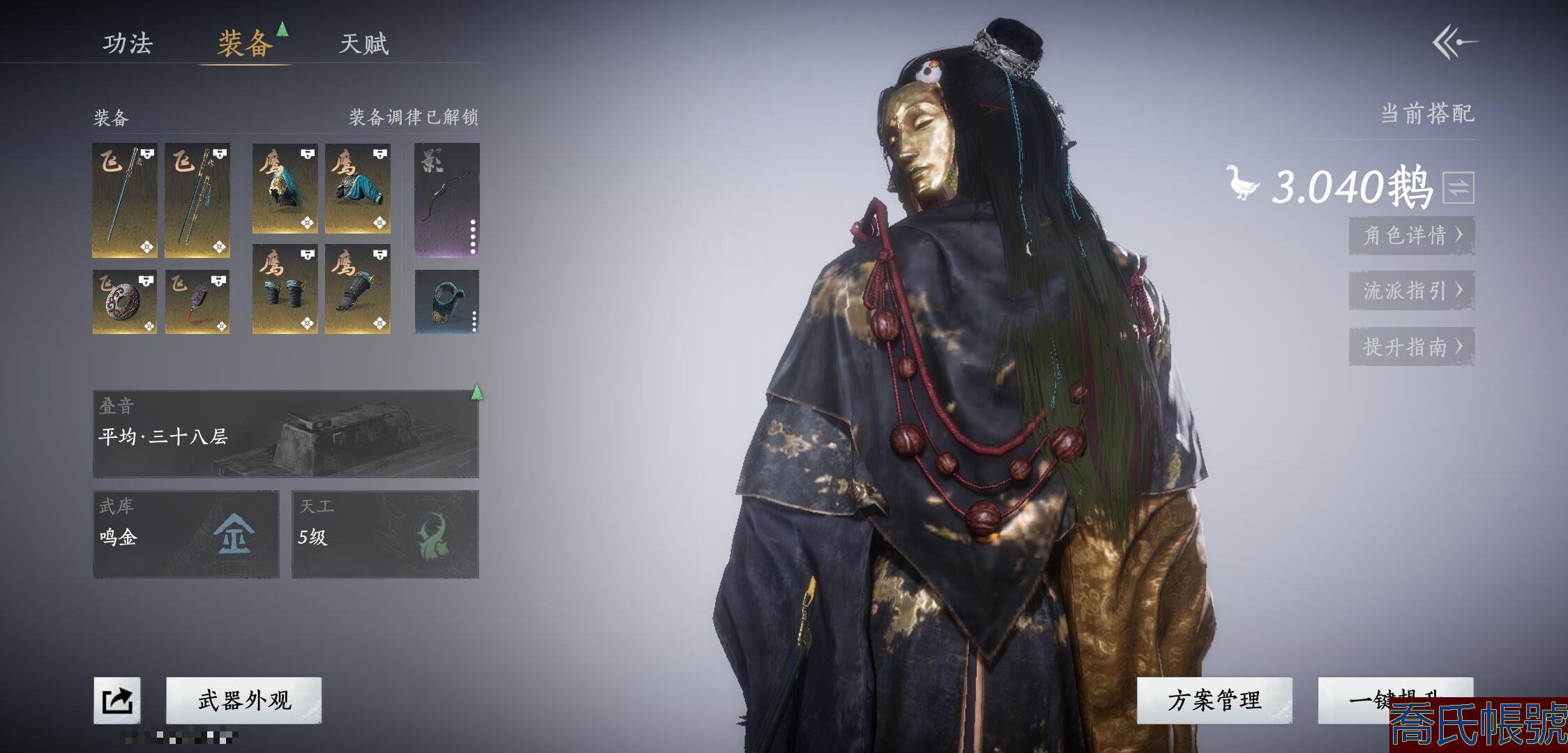Click the share export icon
The width and height of the screenshot is (1568, 753).
point(117,700)
